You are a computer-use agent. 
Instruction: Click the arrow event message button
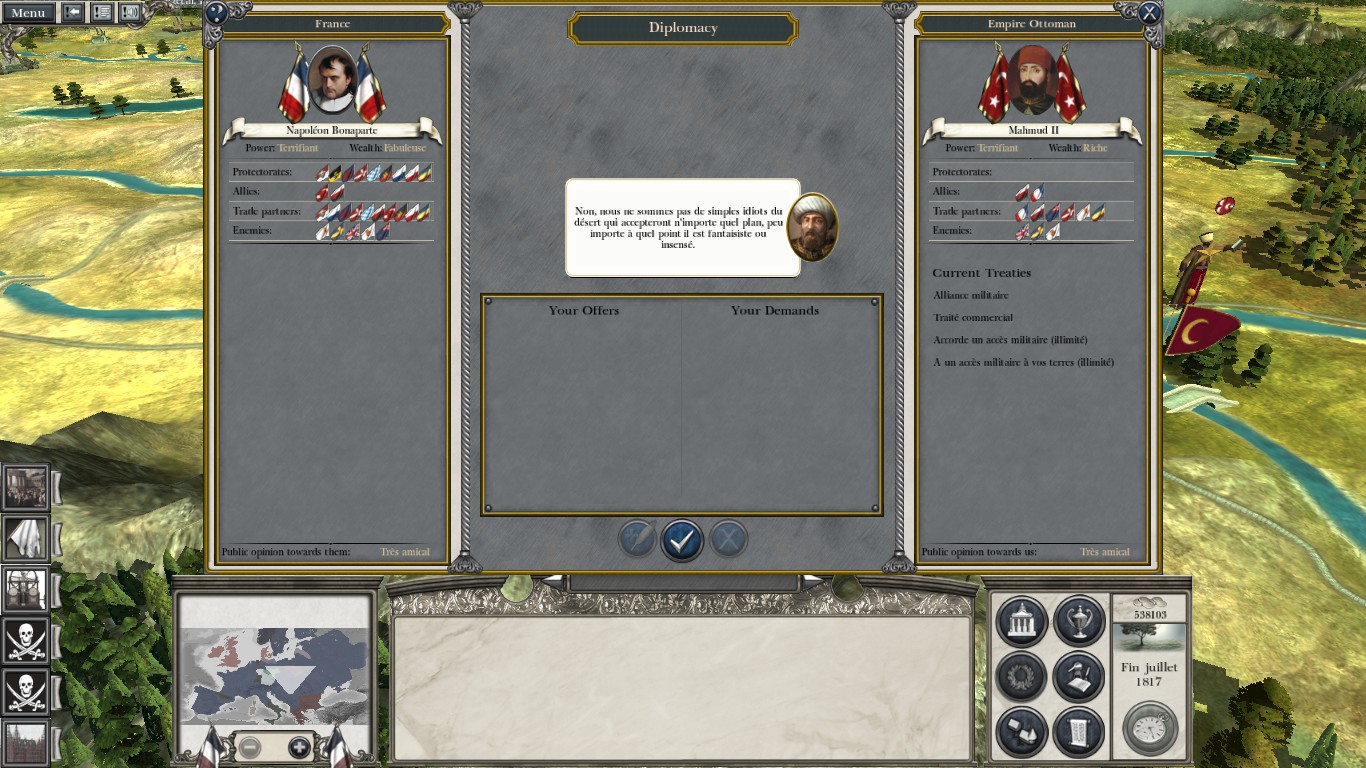click(x=73, y=13)
